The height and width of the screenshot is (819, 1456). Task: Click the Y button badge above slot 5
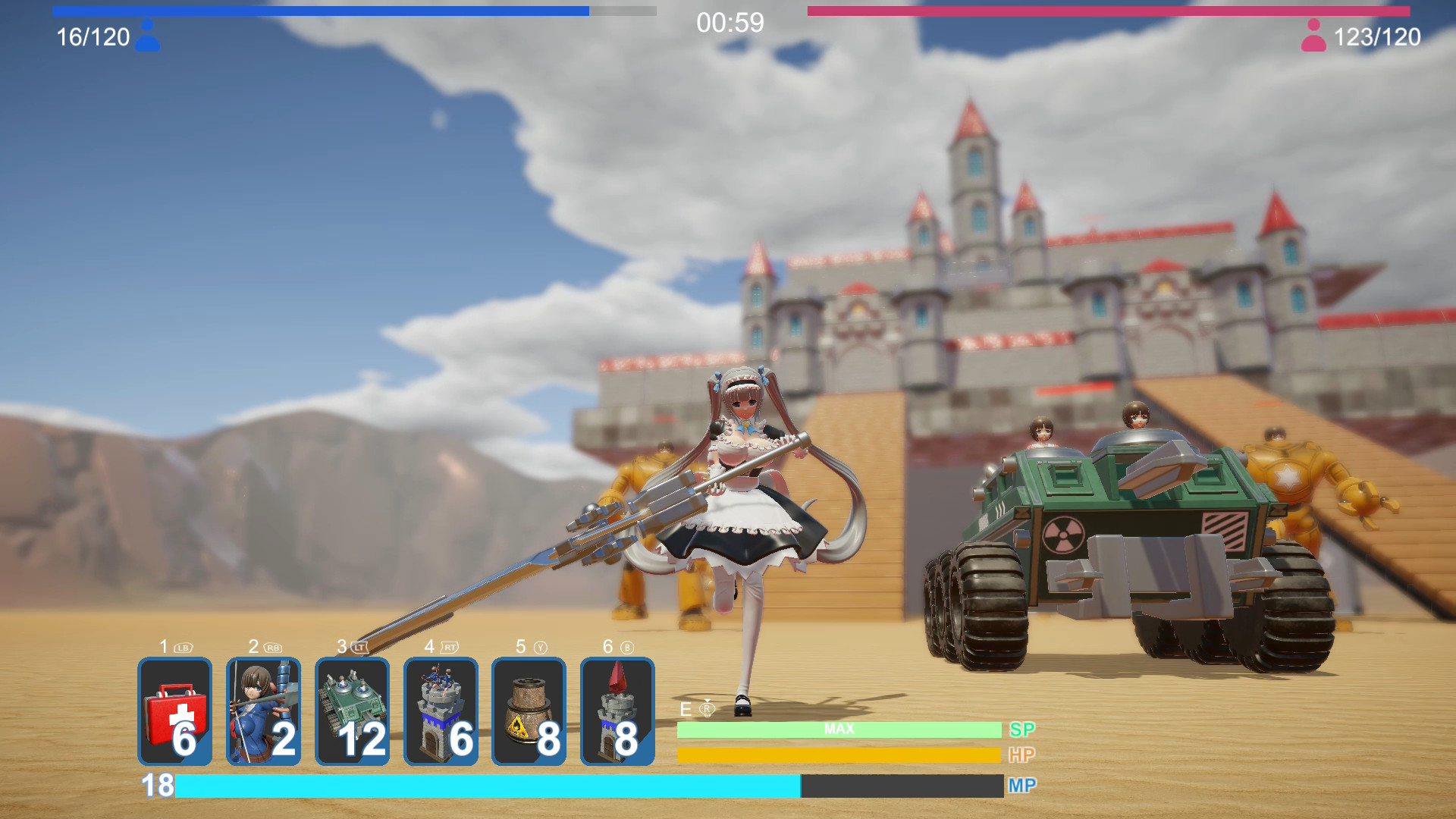pyautogui.click(x=538, y=648)
